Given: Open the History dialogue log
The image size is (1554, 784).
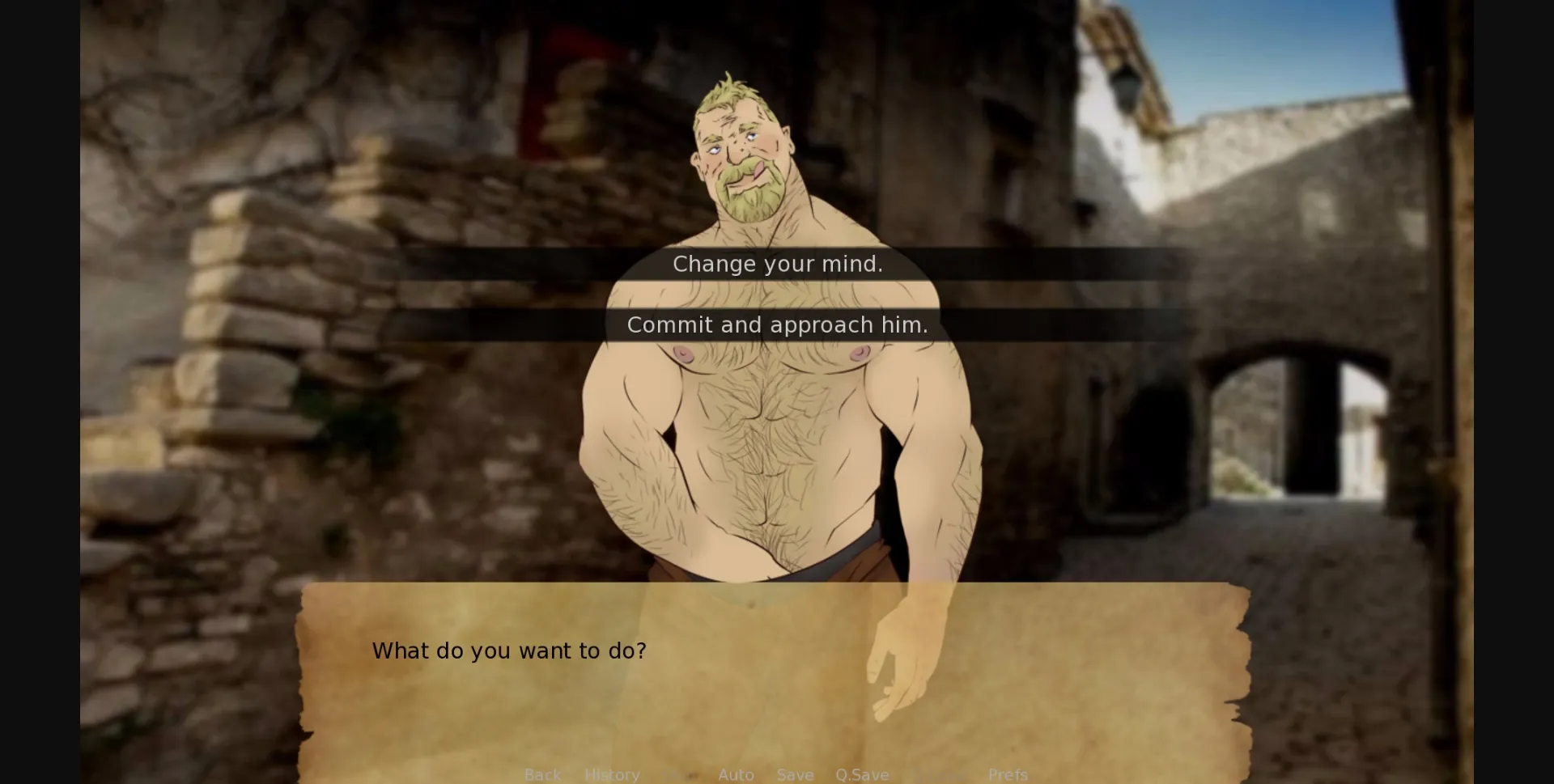Looking at the screenshot, I should point(612,774).
